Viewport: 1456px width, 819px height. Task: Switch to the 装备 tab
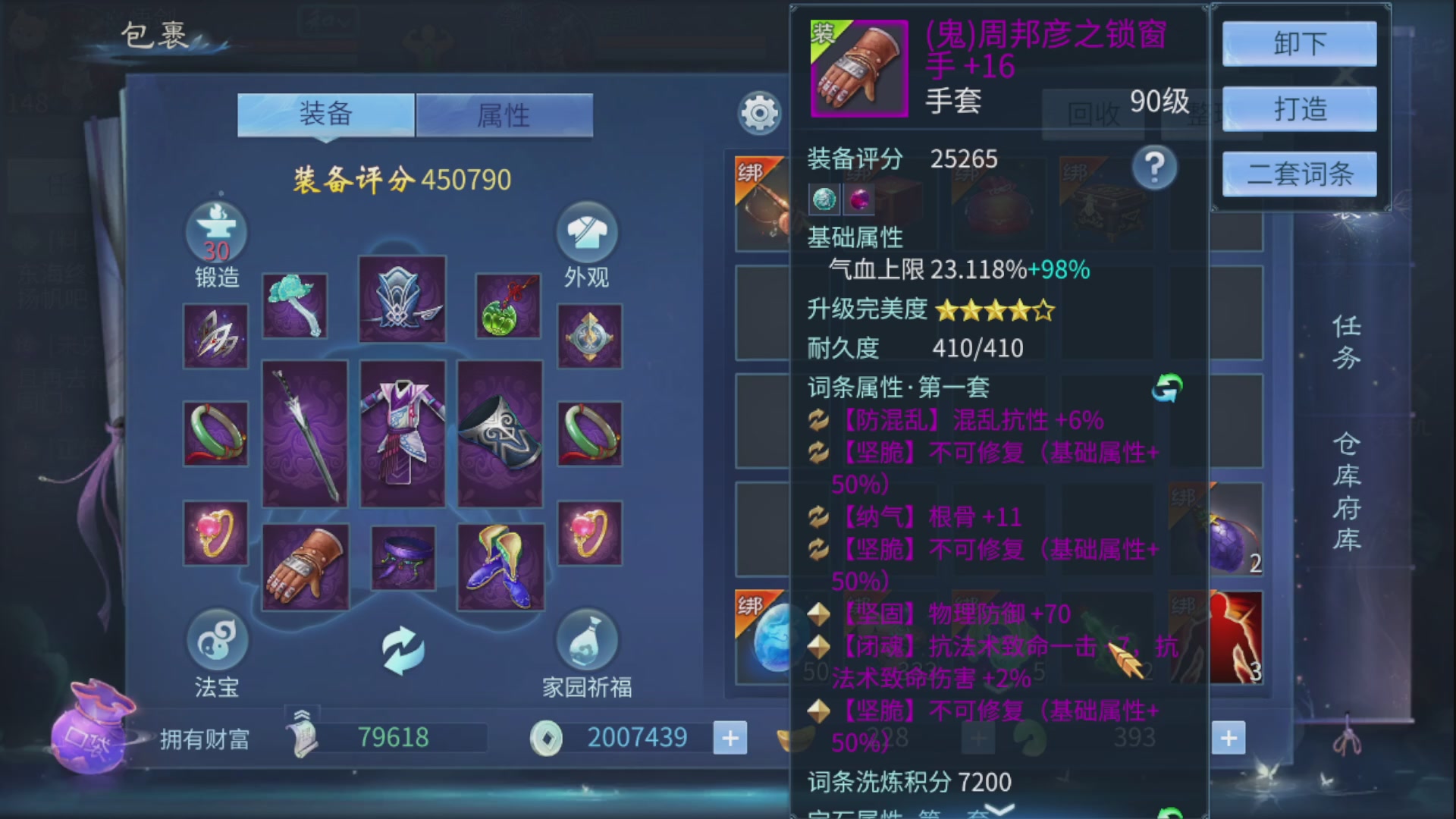click(x=326, y=114)
